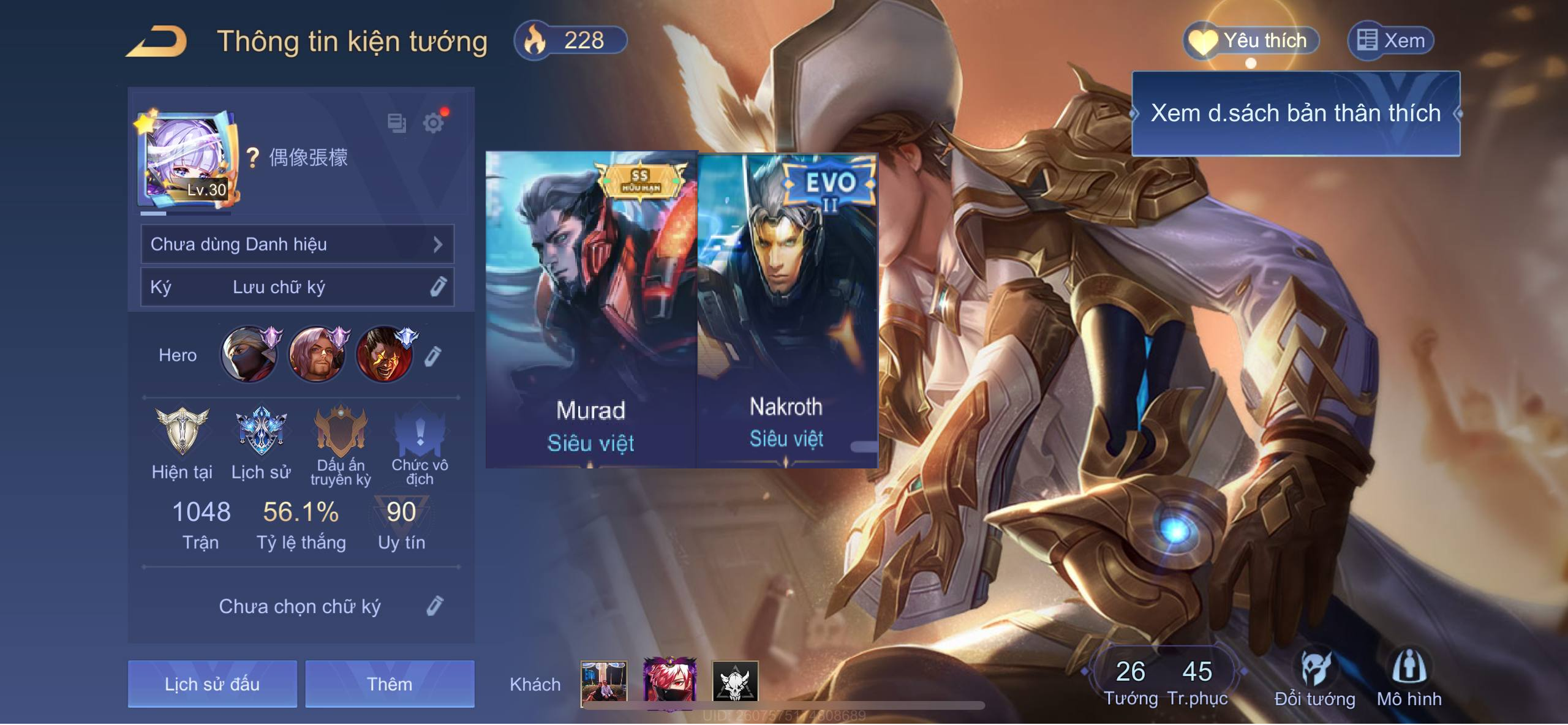Open Lịch sử đấu match history
This screenshot has width=1568, height=725.
[212, 683]
